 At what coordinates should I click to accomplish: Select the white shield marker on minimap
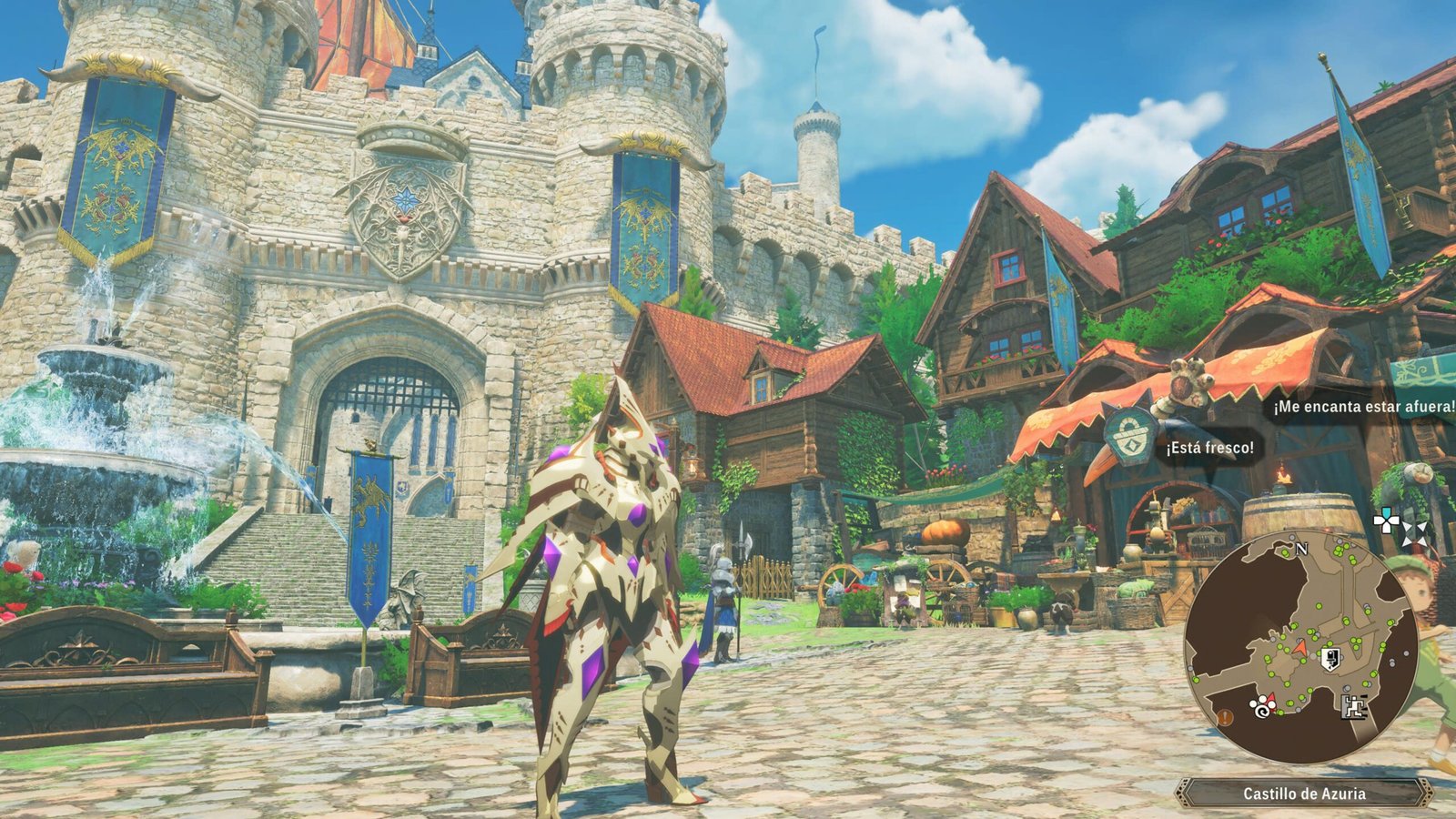pos(1330,659)
